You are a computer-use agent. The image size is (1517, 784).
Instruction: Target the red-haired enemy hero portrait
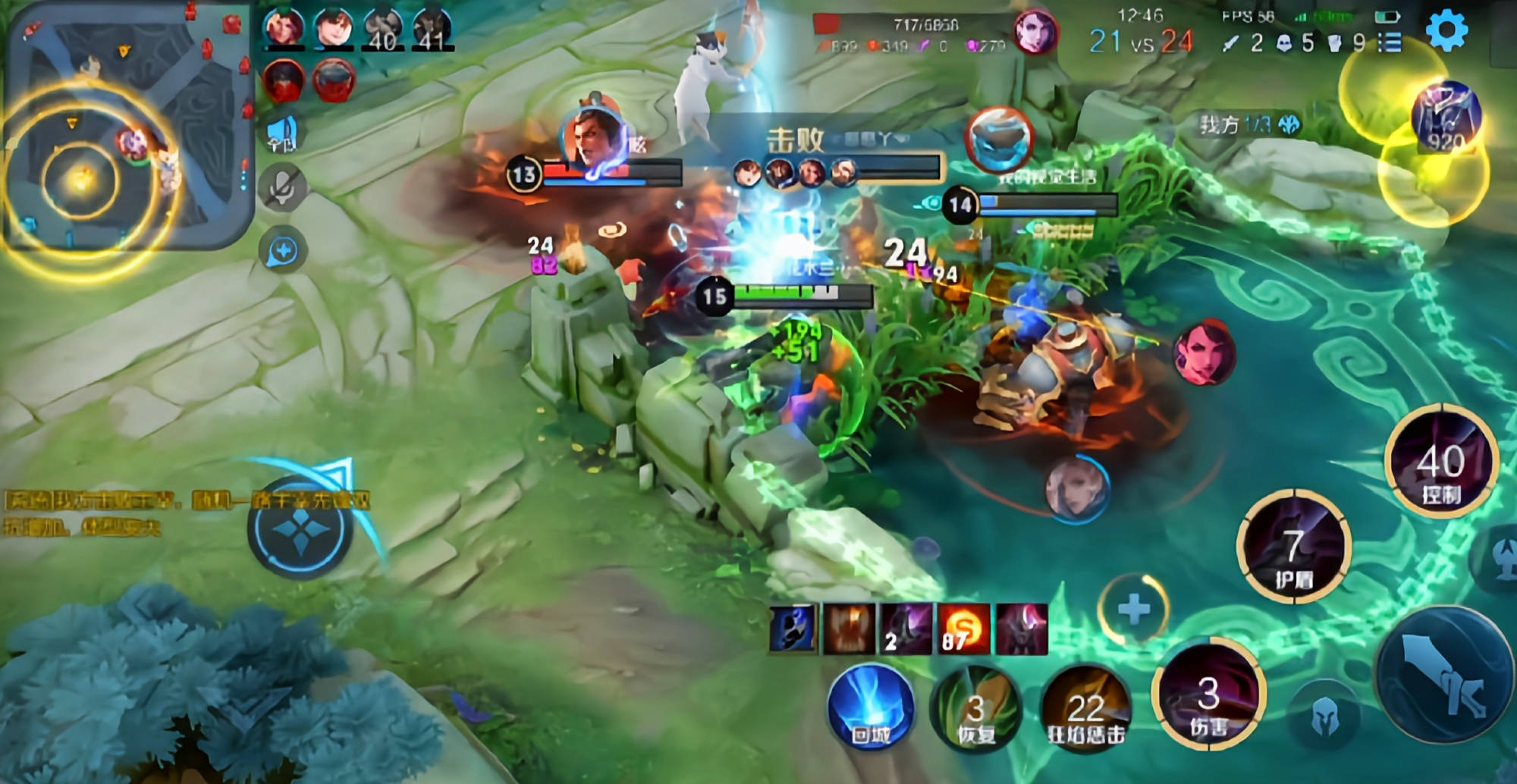point(1204,352)
